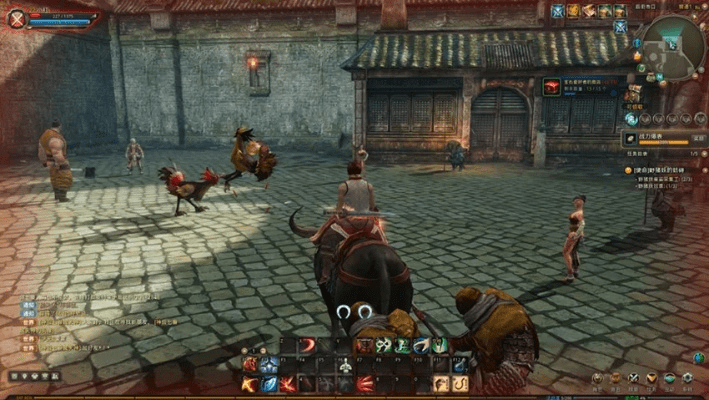Click the player portrait emblem
The height and width of the screenshot is (400, 709).
pyautogui.click(x=15, y=19)
